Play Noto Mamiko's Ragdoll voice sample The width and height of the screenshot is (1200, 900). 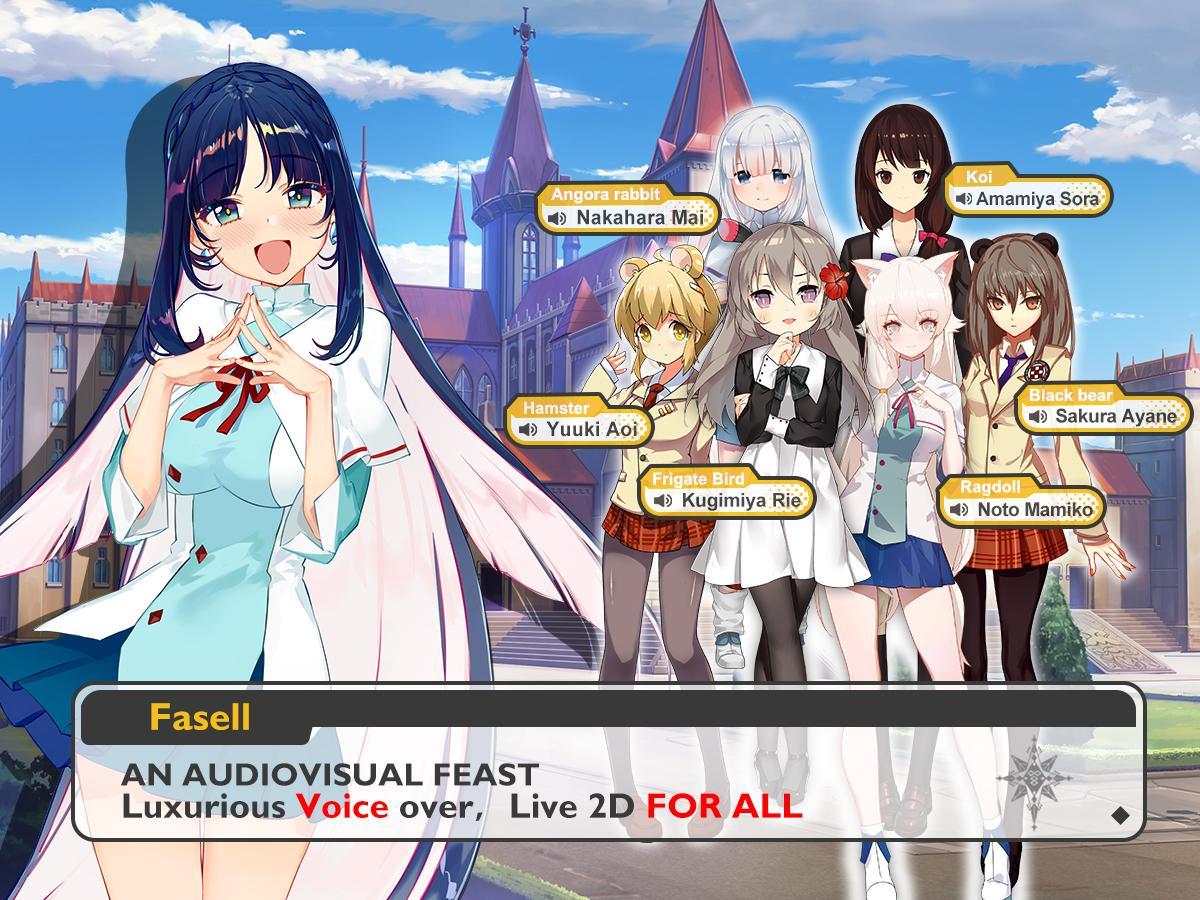[x=959, y=510]
